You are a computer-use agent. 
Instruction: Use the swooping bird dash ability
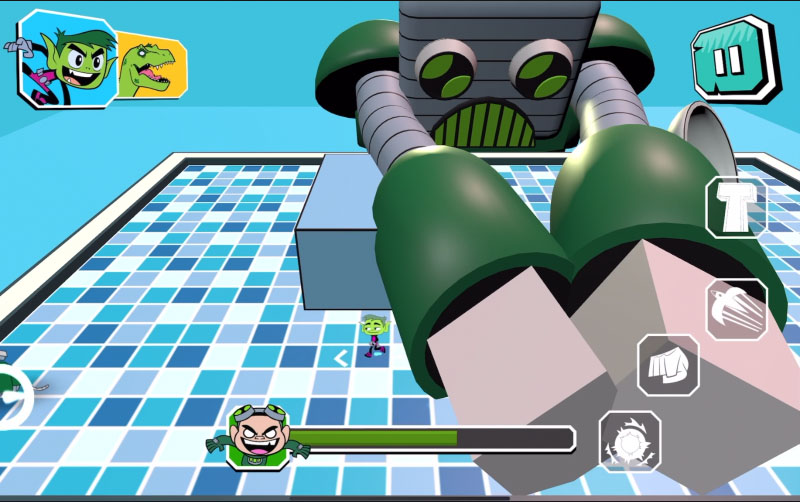[737, 309]
